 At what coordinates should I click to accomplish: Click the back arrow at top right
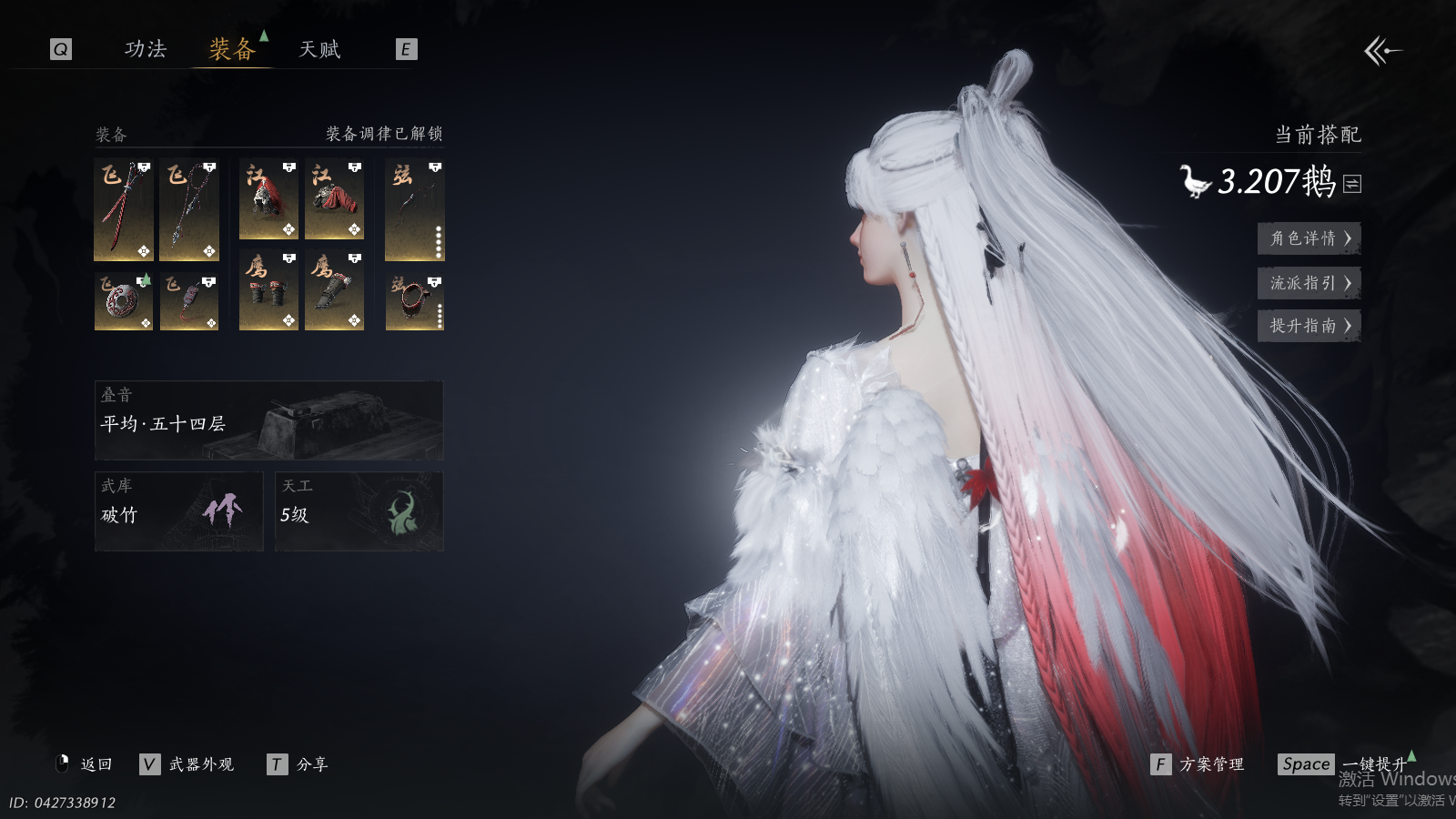(x=1381, y=51)
